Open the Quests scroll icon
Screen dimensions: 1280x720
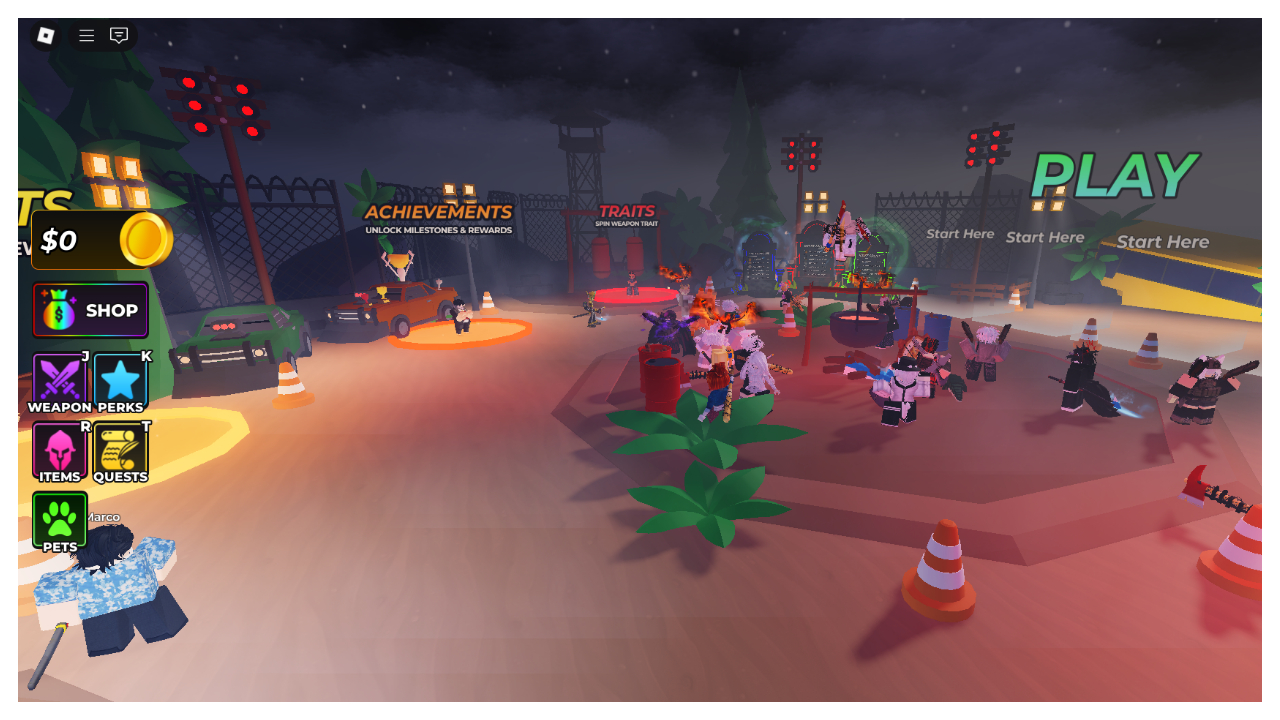click(x=121, y=450)
